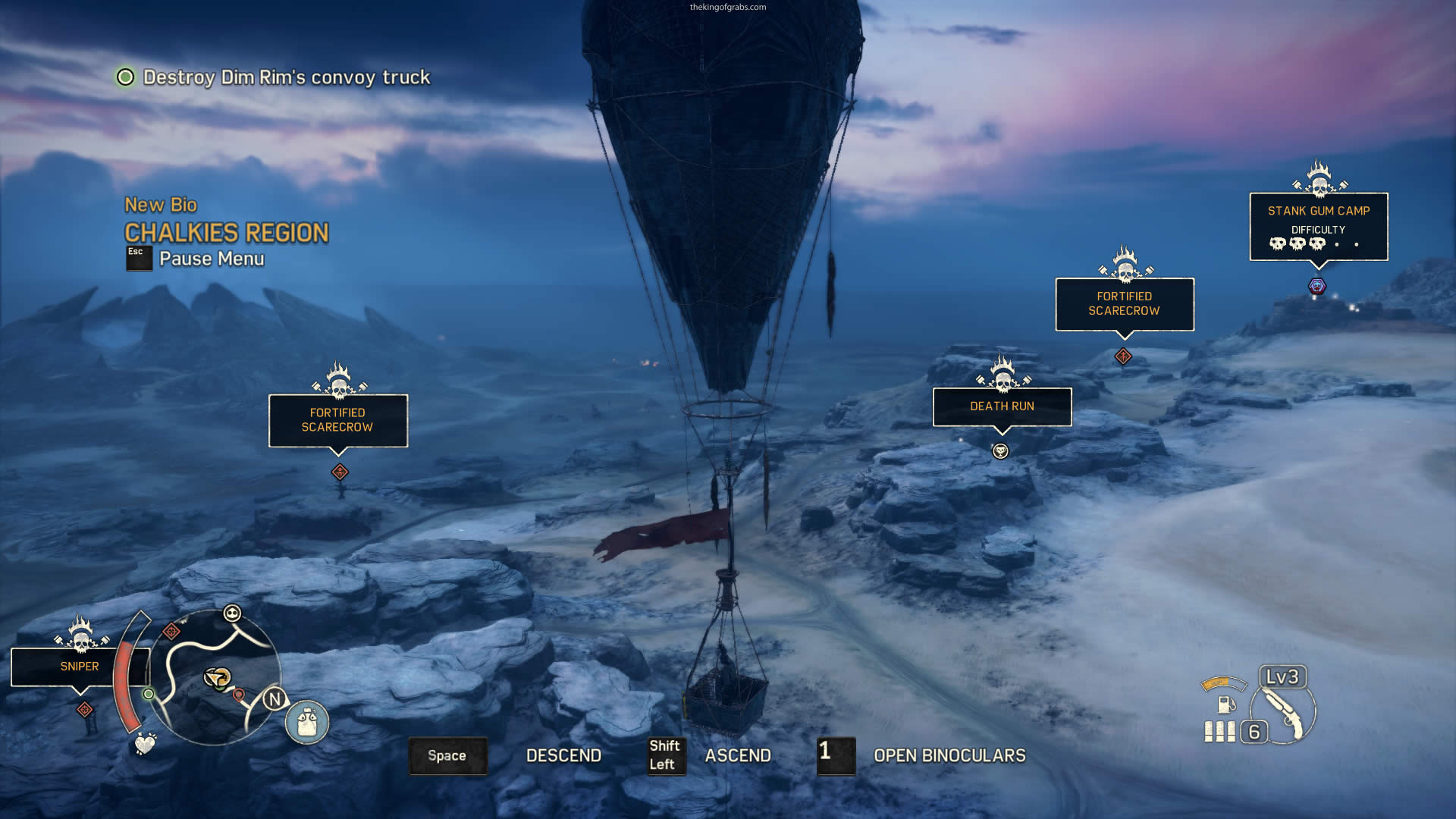Click the skull marker on the minimap edge
1456x819 pixels.
pyautogui.click(x=232, y=613)
